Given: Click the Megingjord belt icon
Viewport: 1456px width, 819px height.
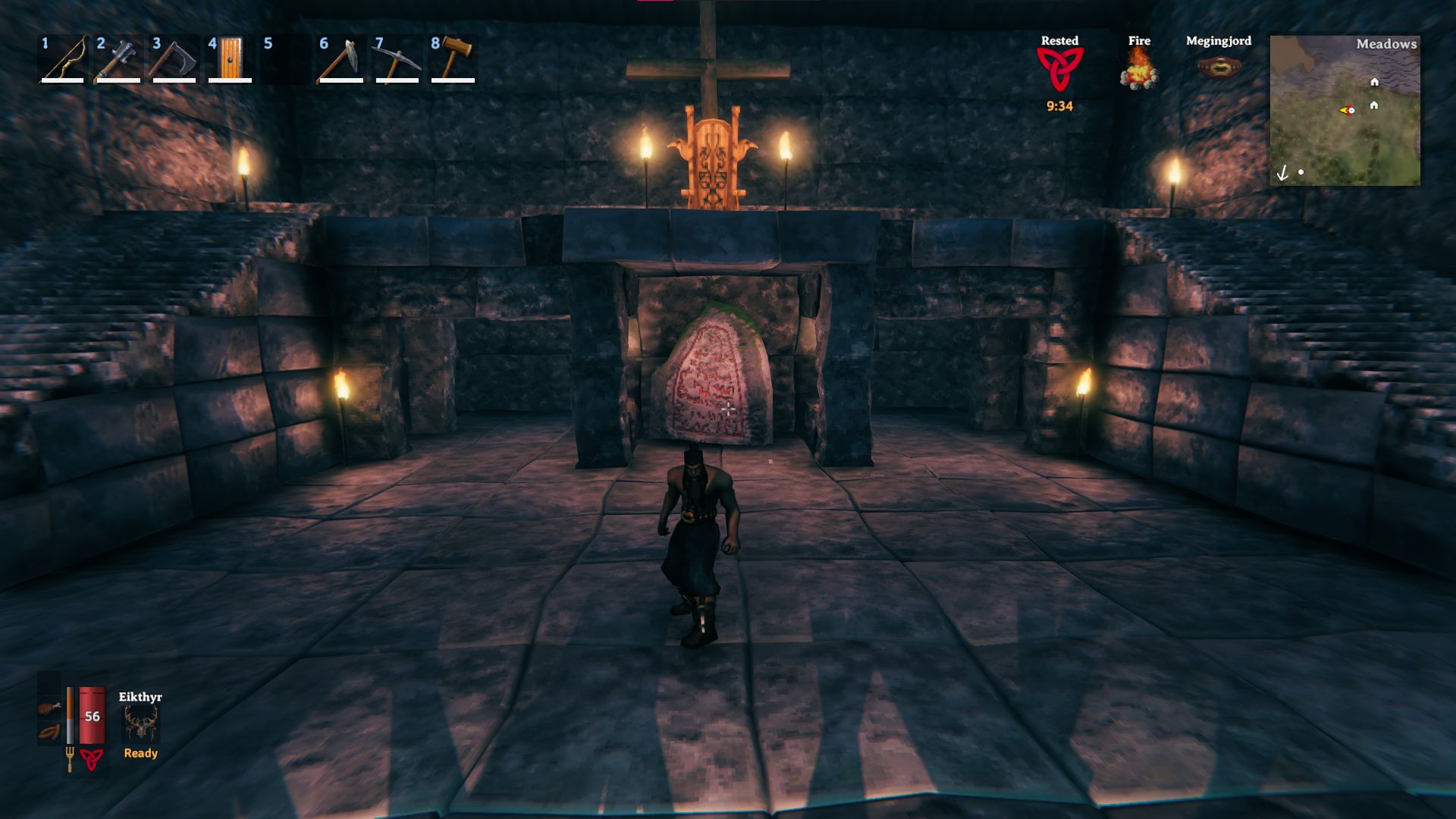Looking at the screenshot, I should [1219, 68].
